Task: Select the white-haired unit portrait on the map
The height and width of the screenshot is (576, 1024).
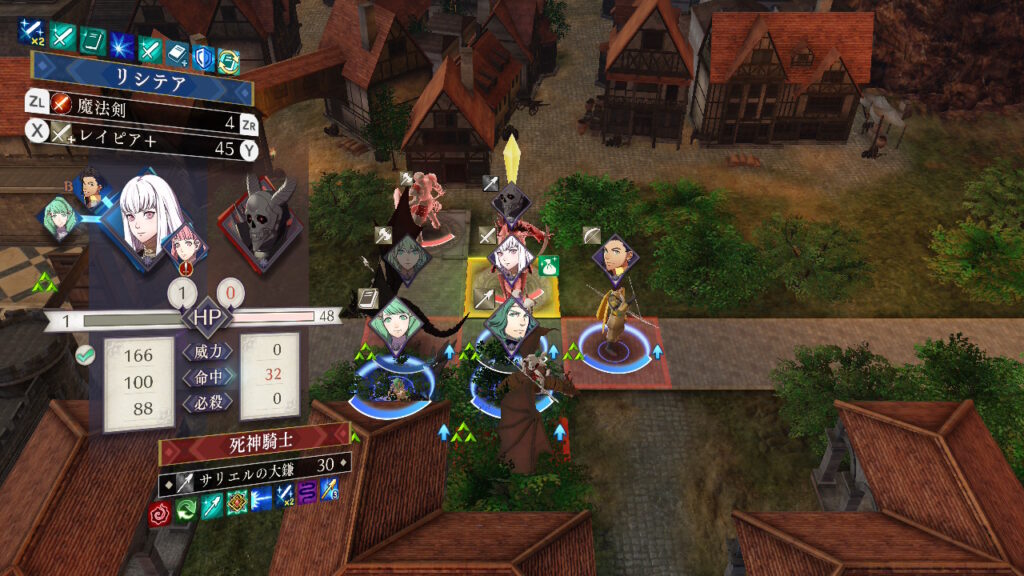Action: click(513, 259)
